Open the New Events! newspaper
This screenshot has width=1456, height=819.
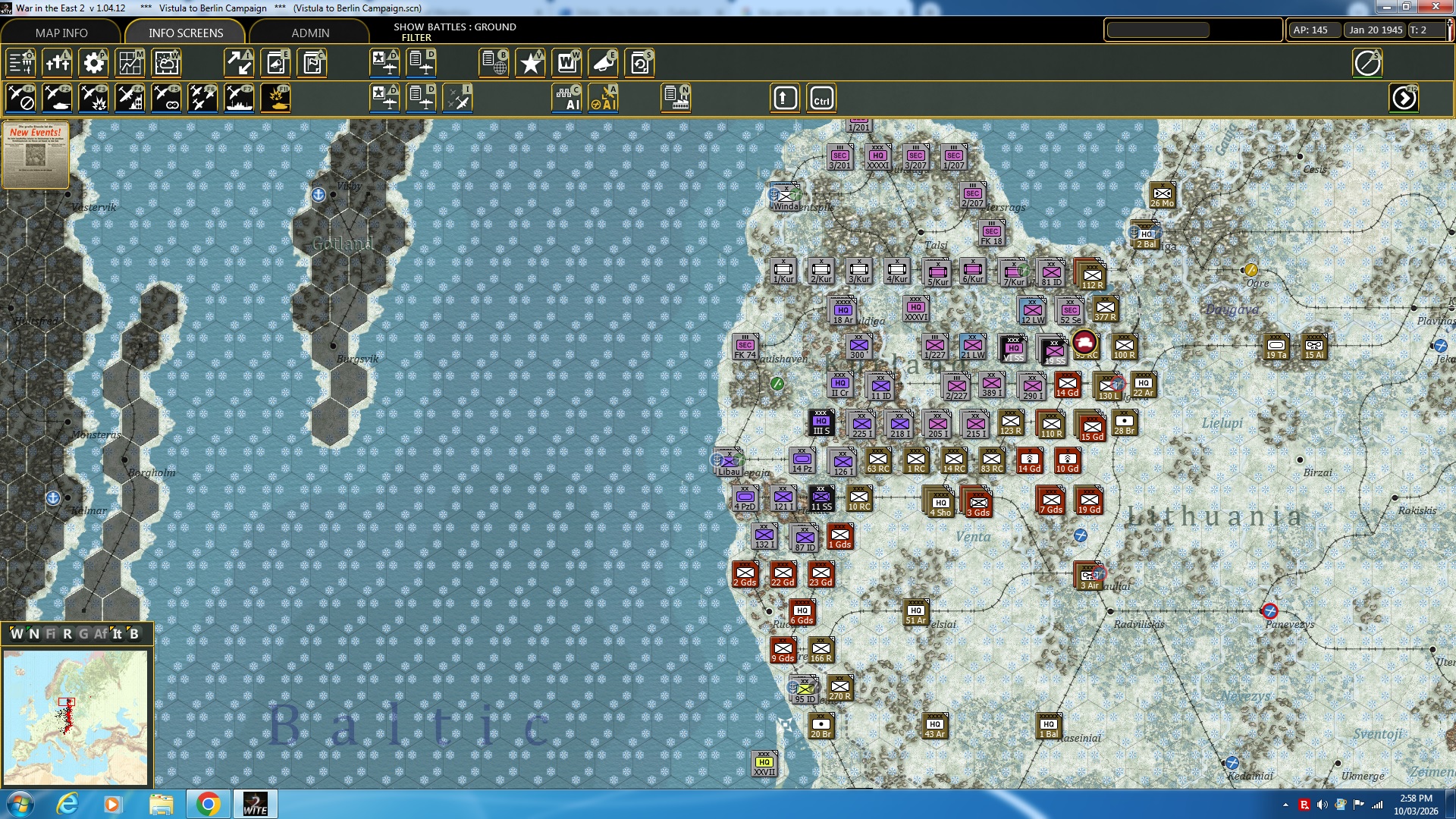[x=35, y=155]
